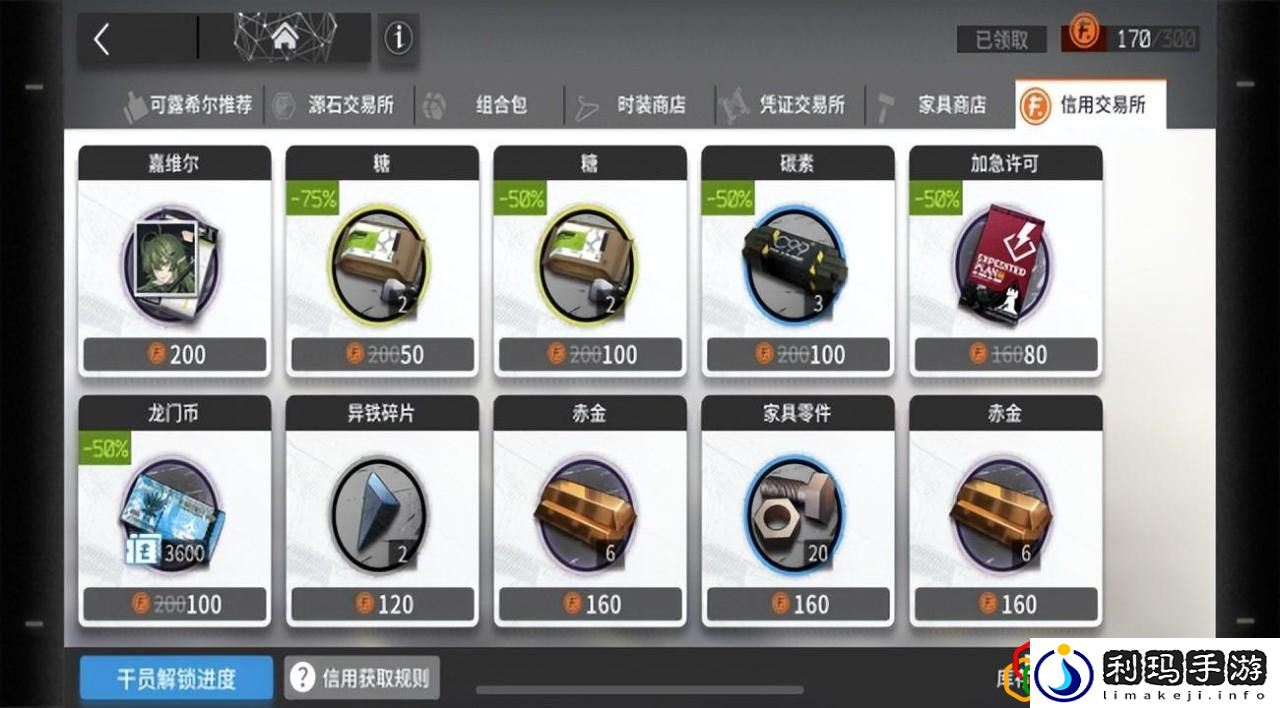
Task: Go back with the arrow button
Action: (102, 40)
